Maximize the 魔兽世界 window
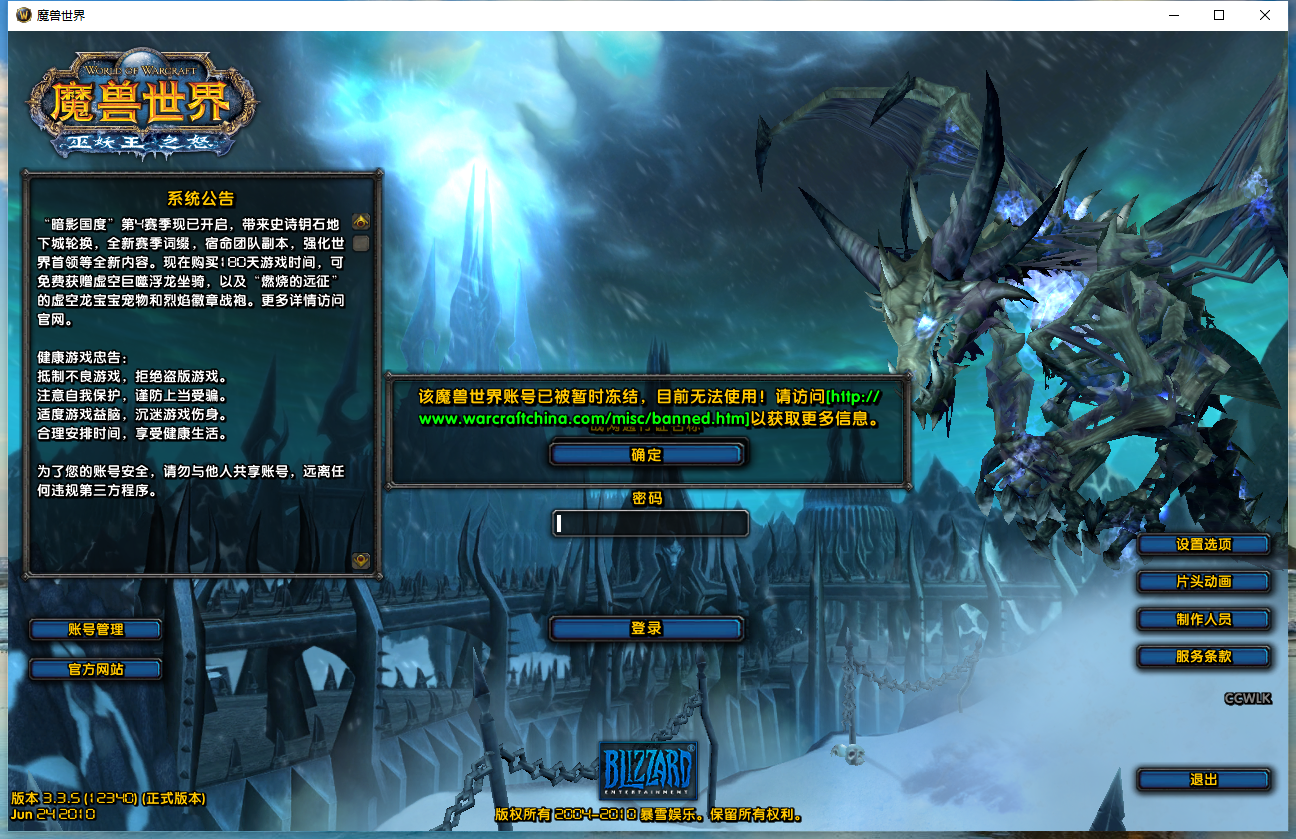1296x839 pixels. click(1218, 15)
